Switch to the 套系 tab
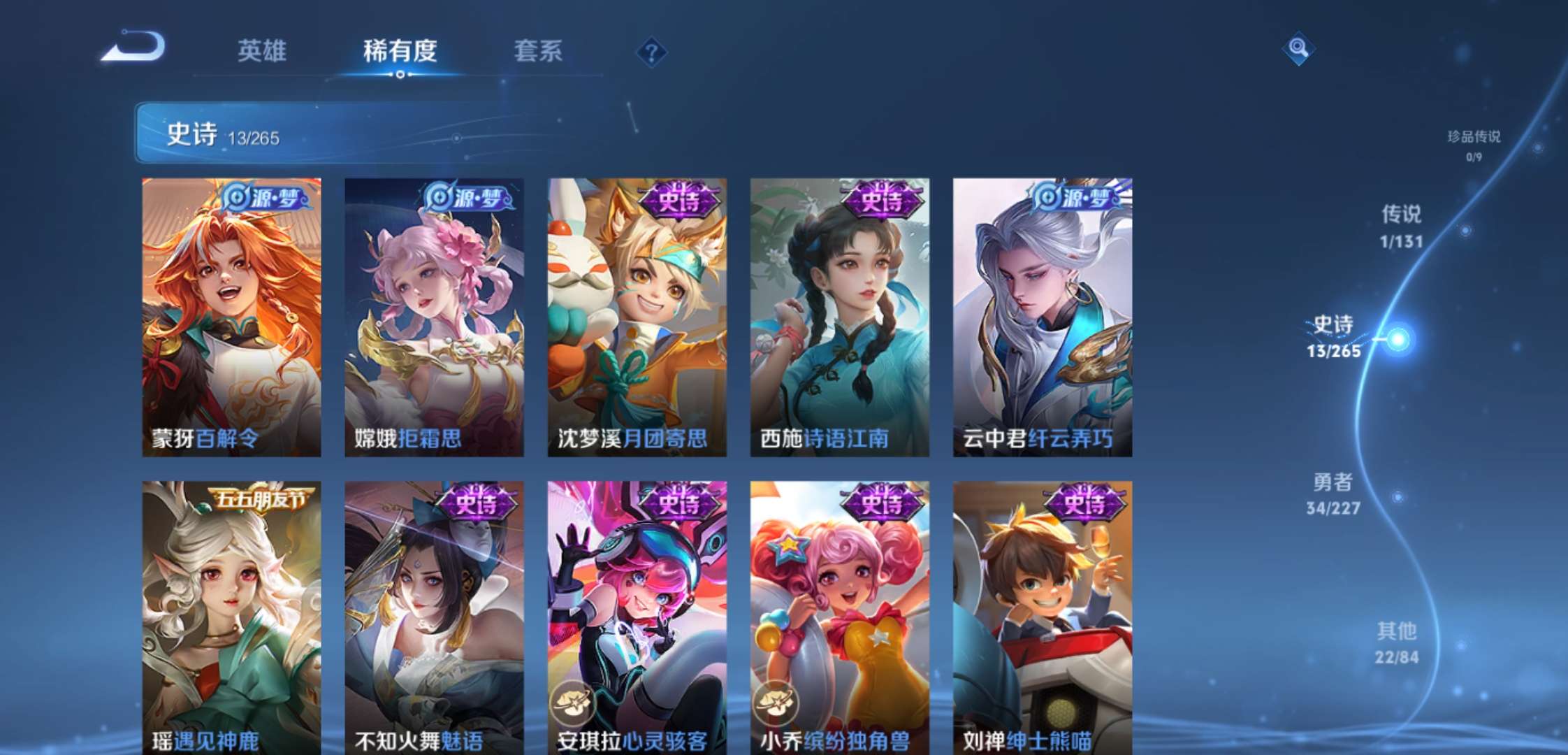Image resolution: width=1568 pixels, height=755 pixels. pyautogui.click(x=538, y=50)
